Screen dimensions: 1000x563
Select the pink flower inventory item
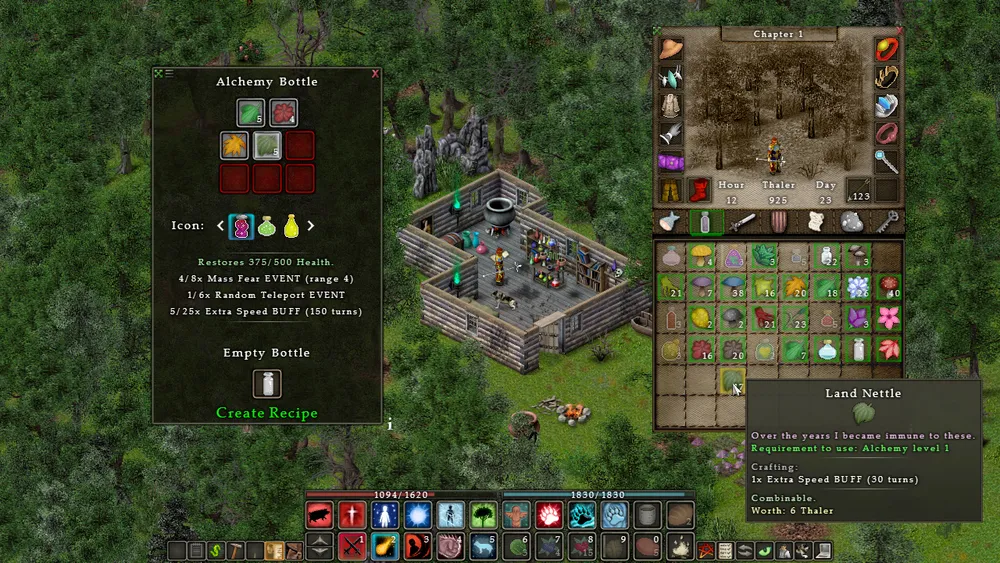click(888, 320)
